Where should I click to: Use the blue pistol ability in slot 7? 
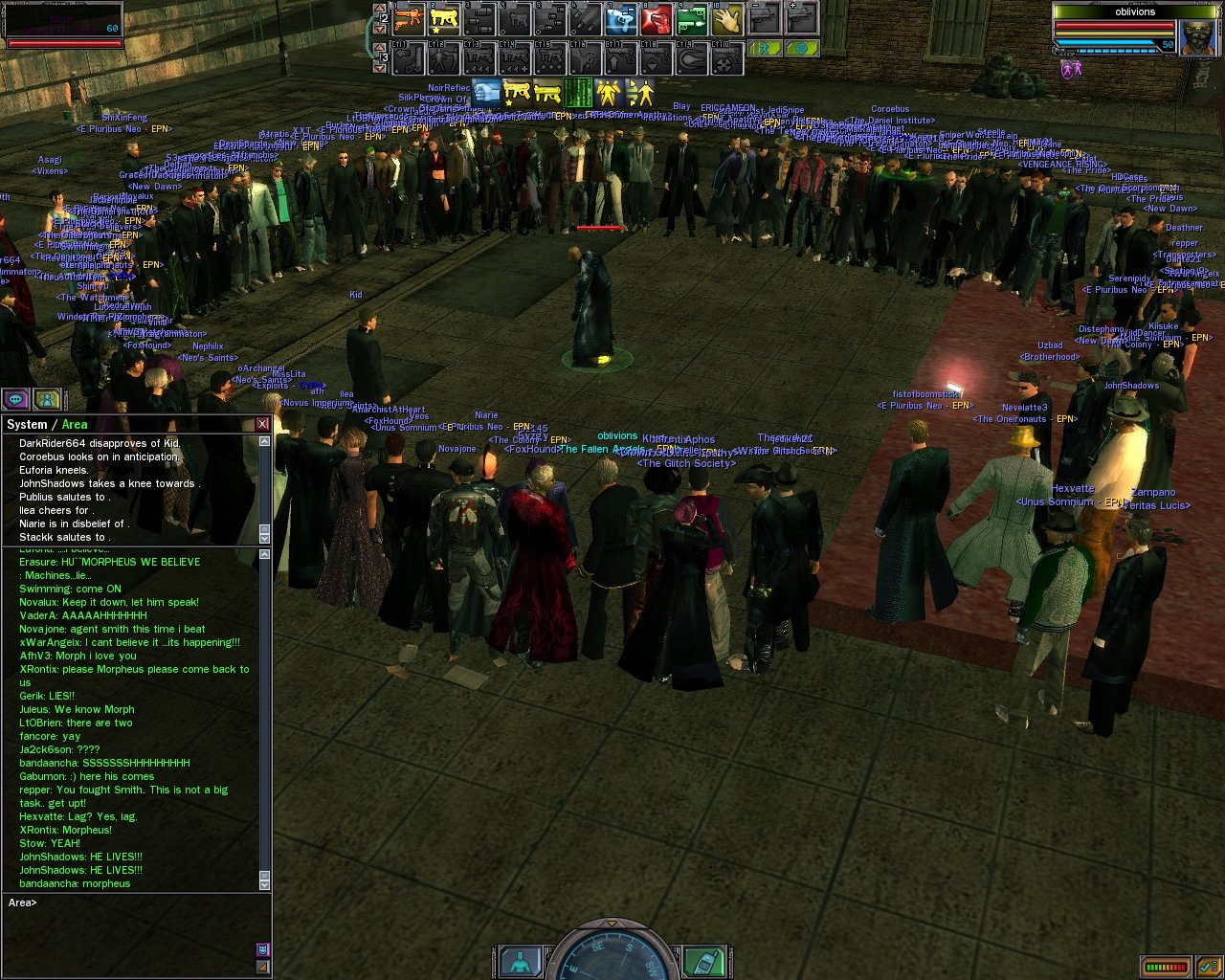(x=621, y=18)
